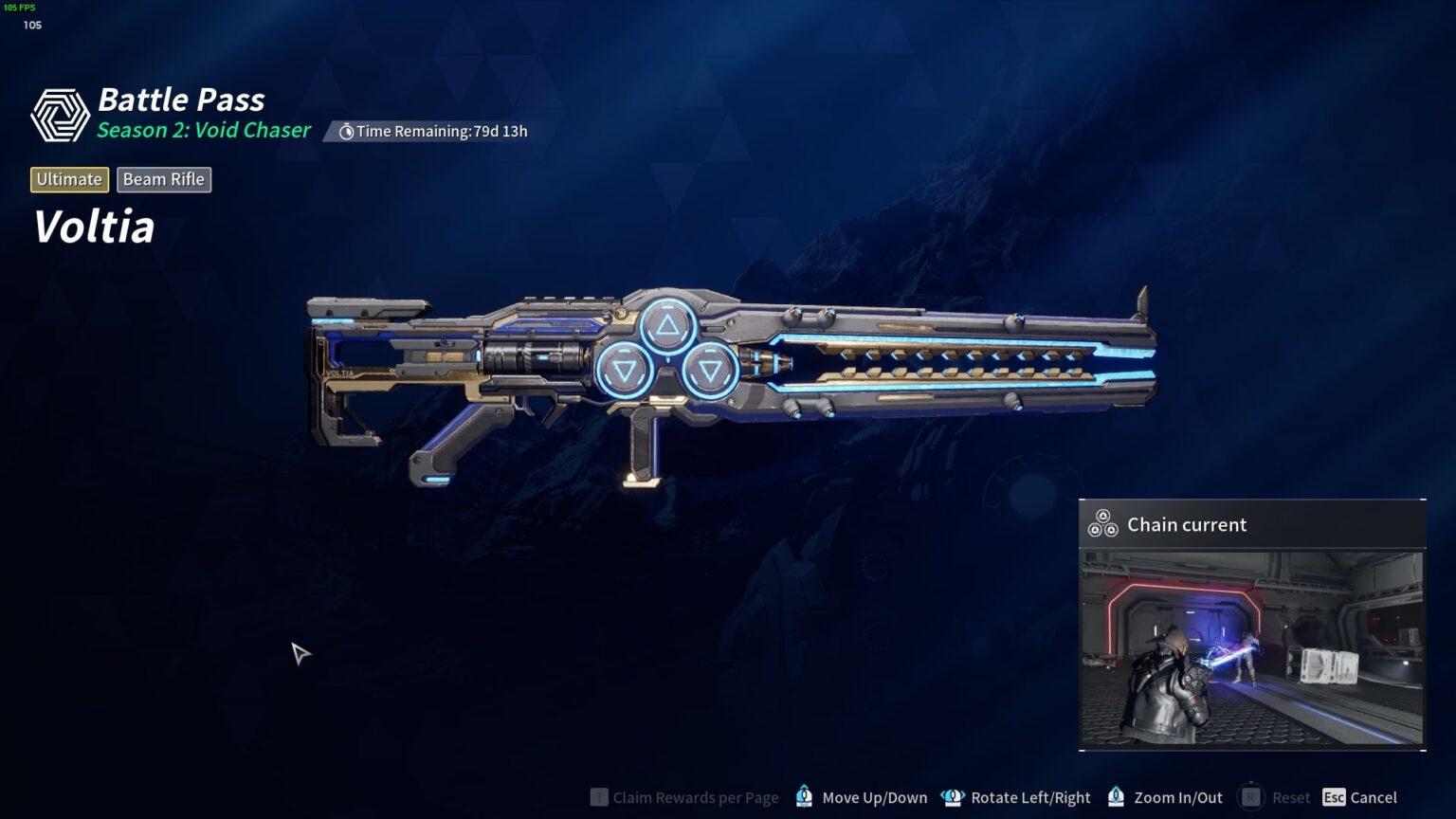Click the Esc key icon near Cancel
This screenshot has width=1456, height=819.
click(1335, 797)
